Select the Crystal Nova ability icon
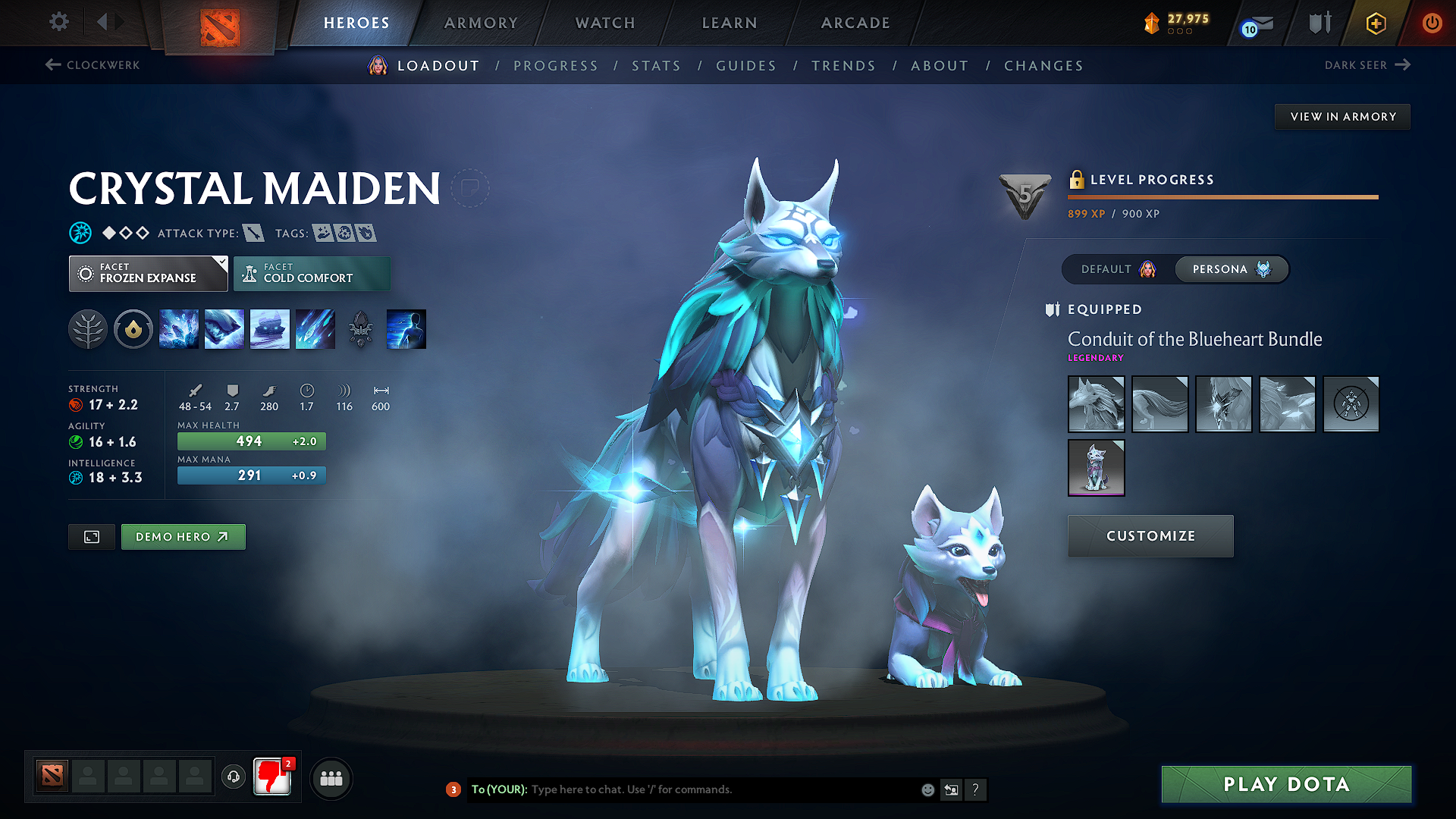1456x819 pixels. (x=179, y=328)
